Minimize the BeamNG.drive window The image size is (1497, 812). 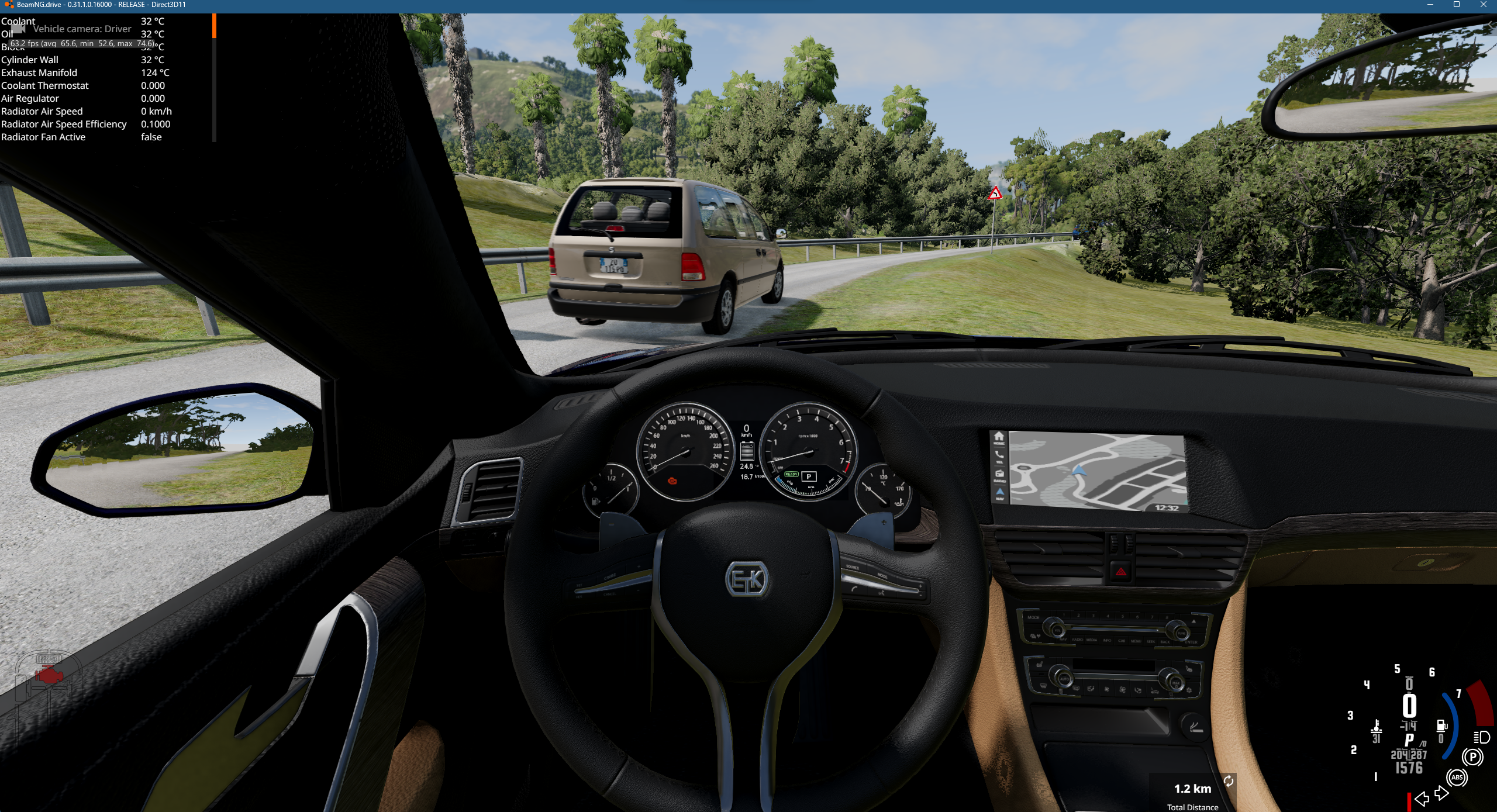tap(1430, 5)
